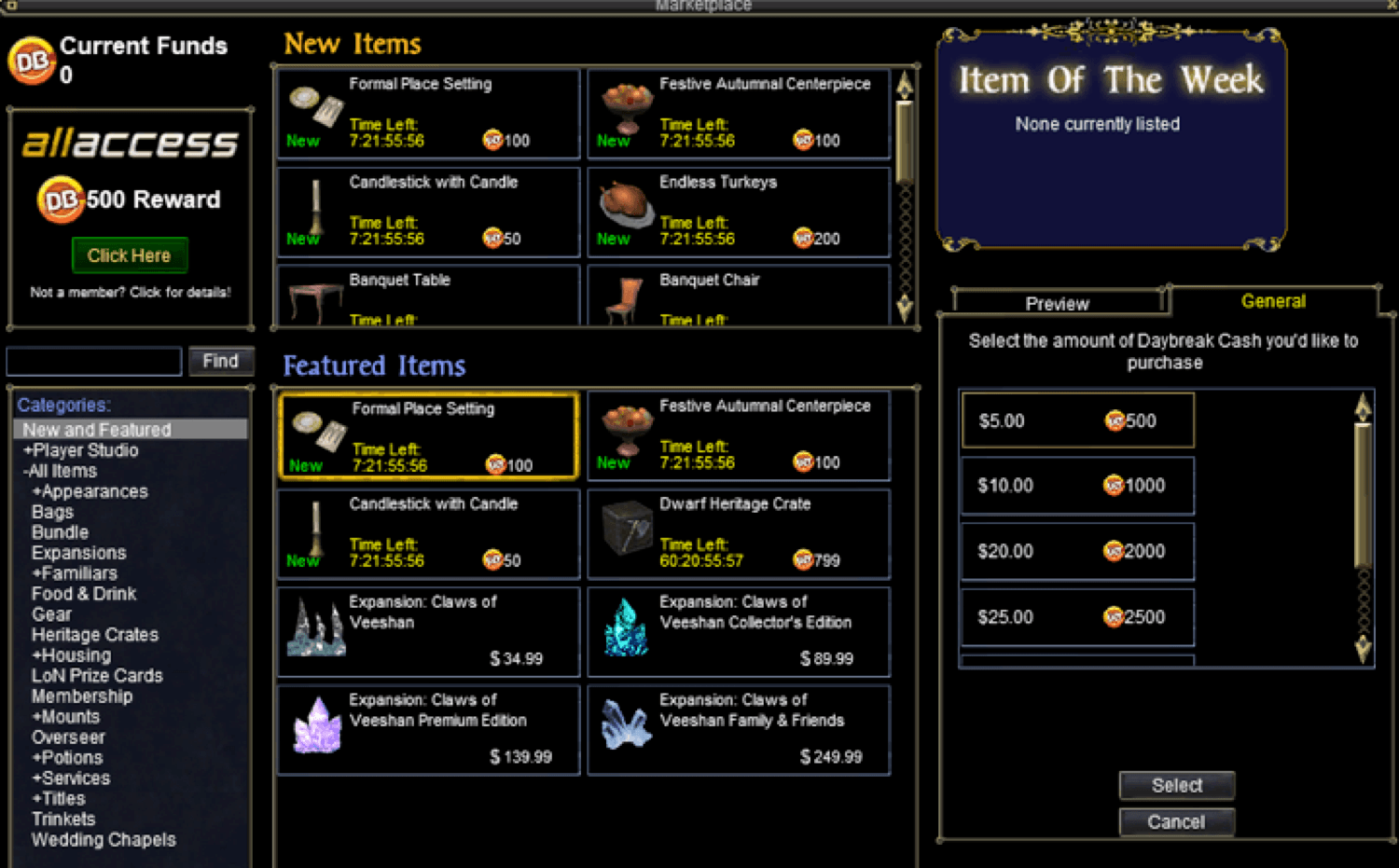
Task: Confirm purchase with the Select button
Action: click(x=1176, y=785)
